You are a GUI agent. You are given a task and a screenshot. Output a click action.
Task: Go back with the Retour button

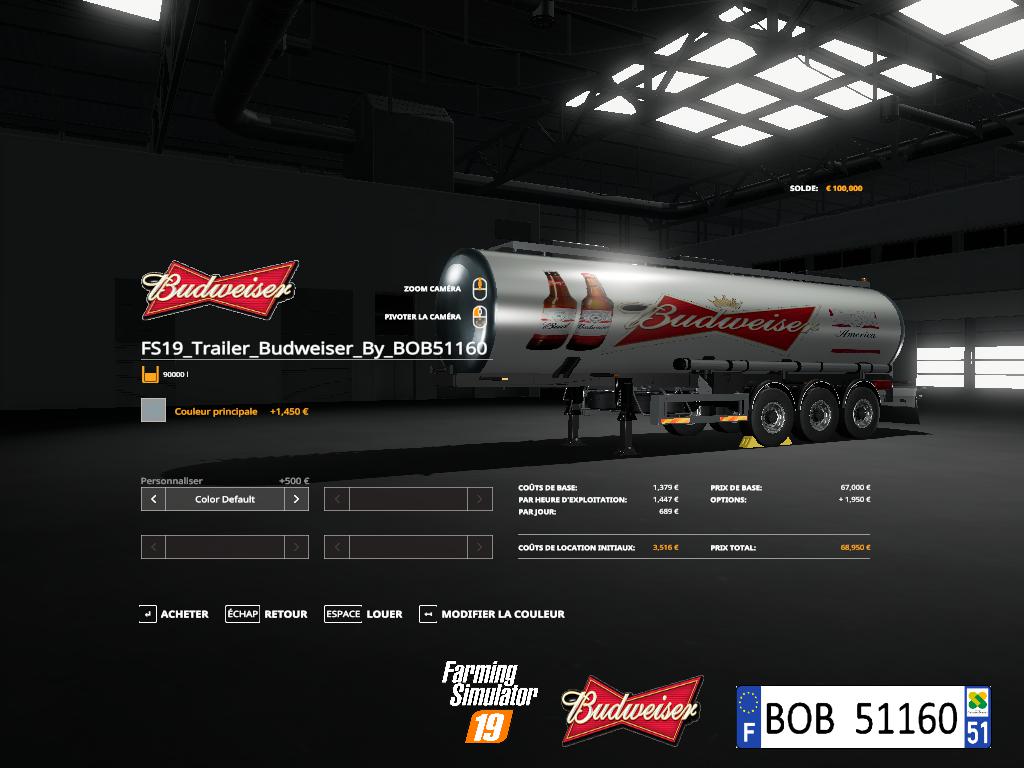tap(268, 614)
